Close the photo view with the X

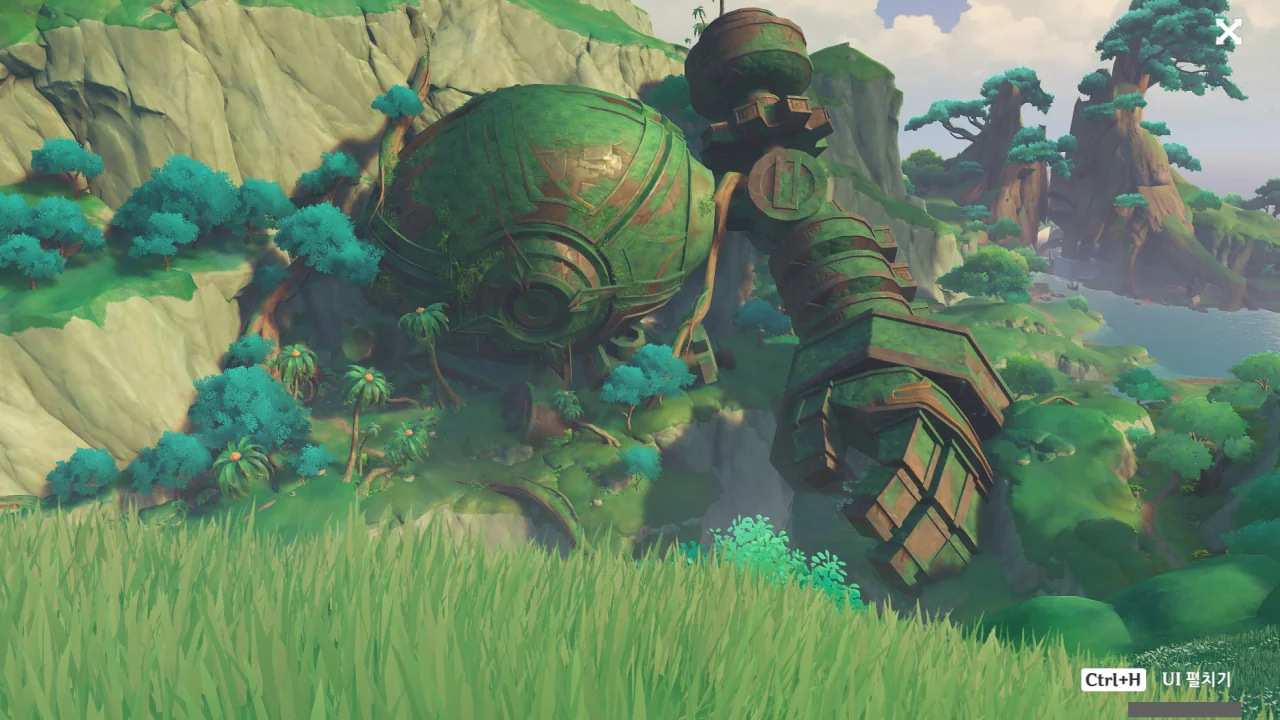[1228, 32]
